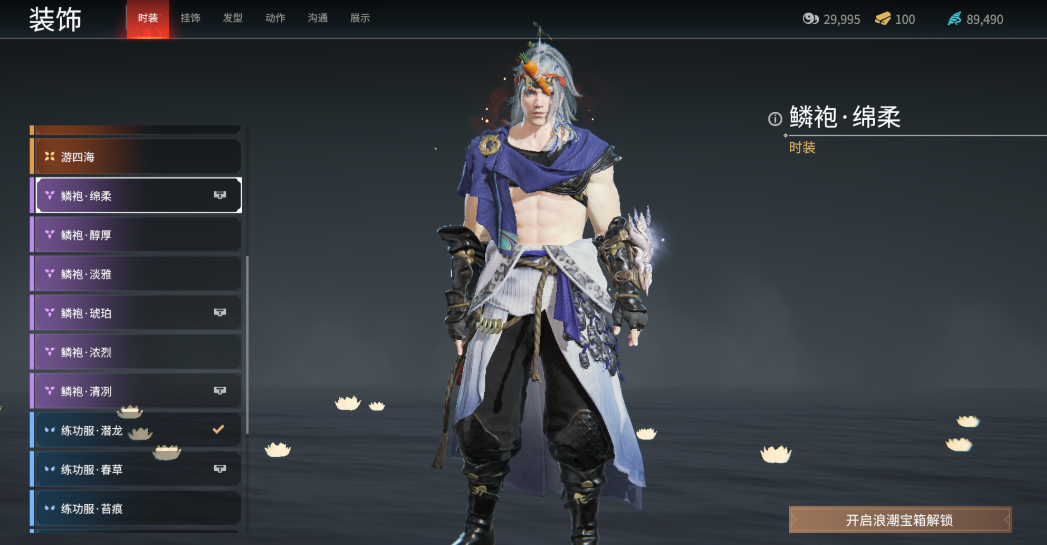Switch to the 时装 tab
This screenshot has height=545, width=1047.
click(148, 18)
